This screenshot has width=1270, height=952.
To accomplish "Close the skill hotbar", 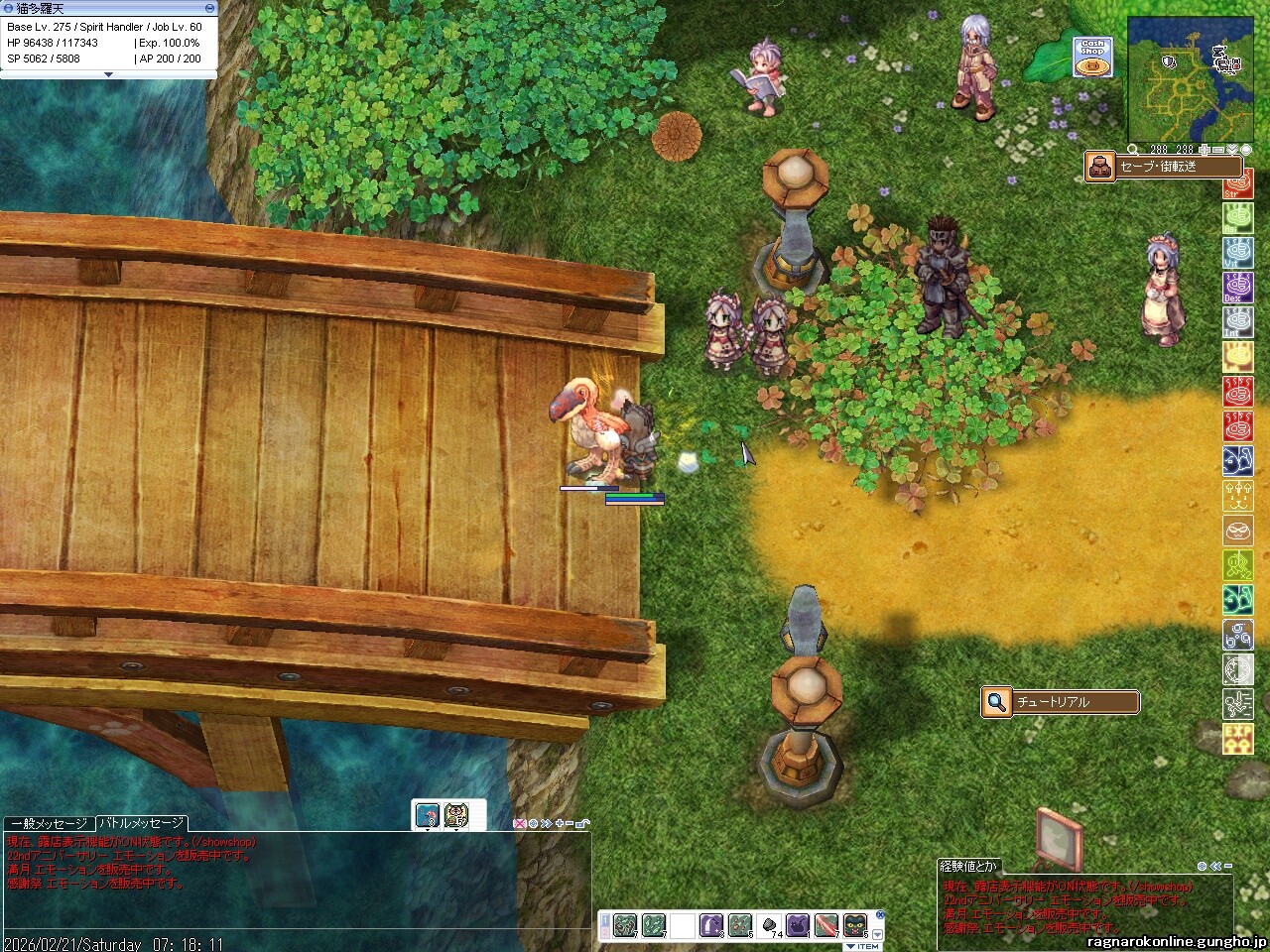I will tap(880, 915).
